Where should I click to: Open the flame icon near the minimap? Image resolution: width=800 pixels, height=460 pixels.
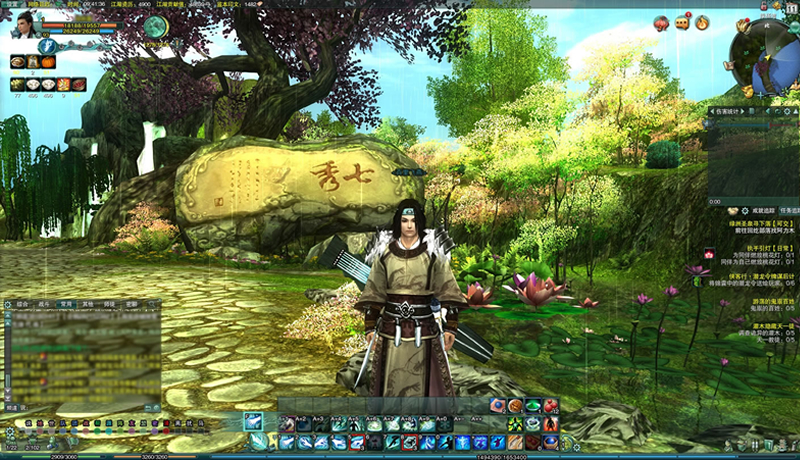tap(702, 22)
